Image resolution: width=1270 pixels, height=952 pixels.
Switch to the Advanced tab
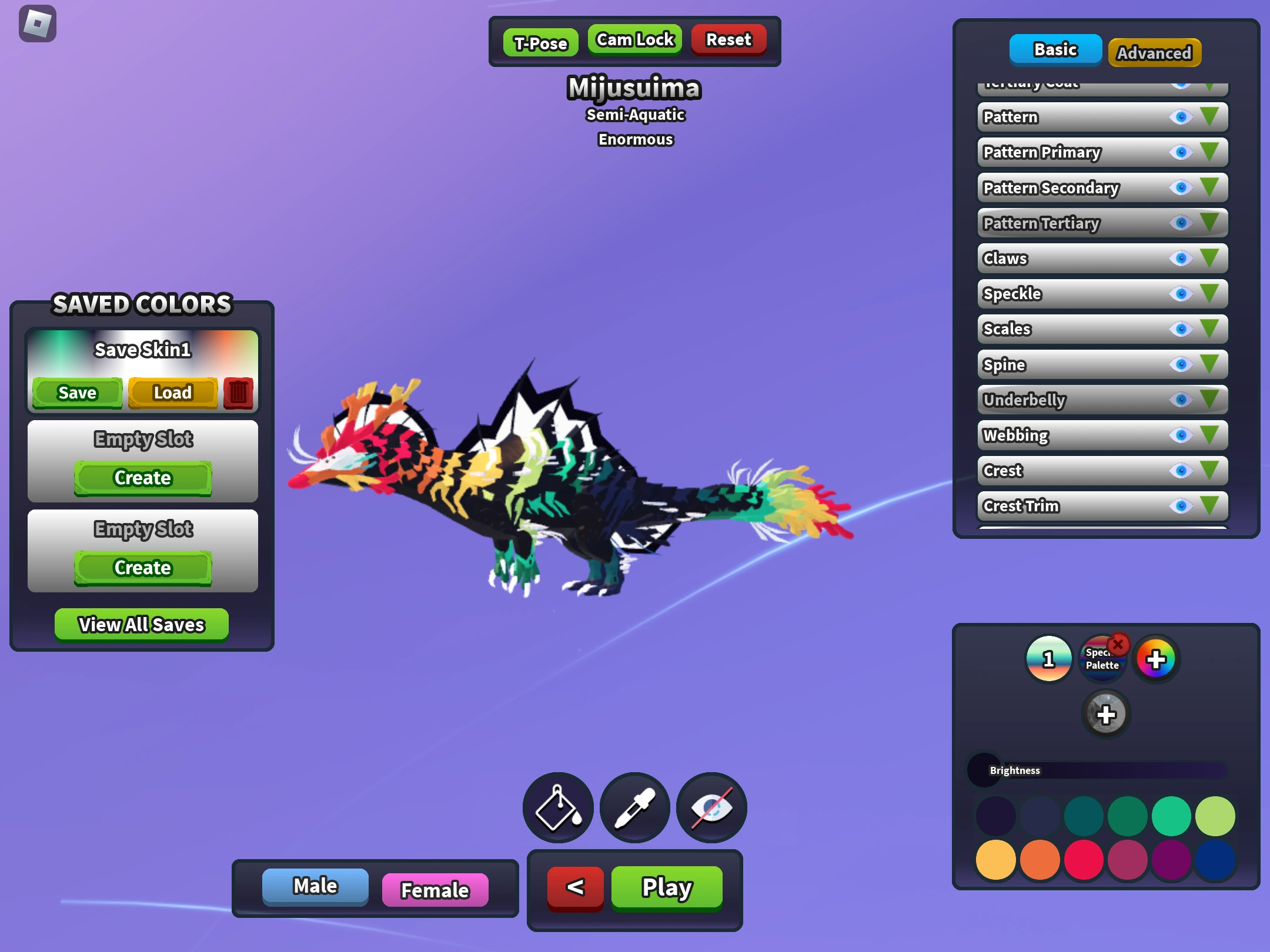tap(1154, 52)
